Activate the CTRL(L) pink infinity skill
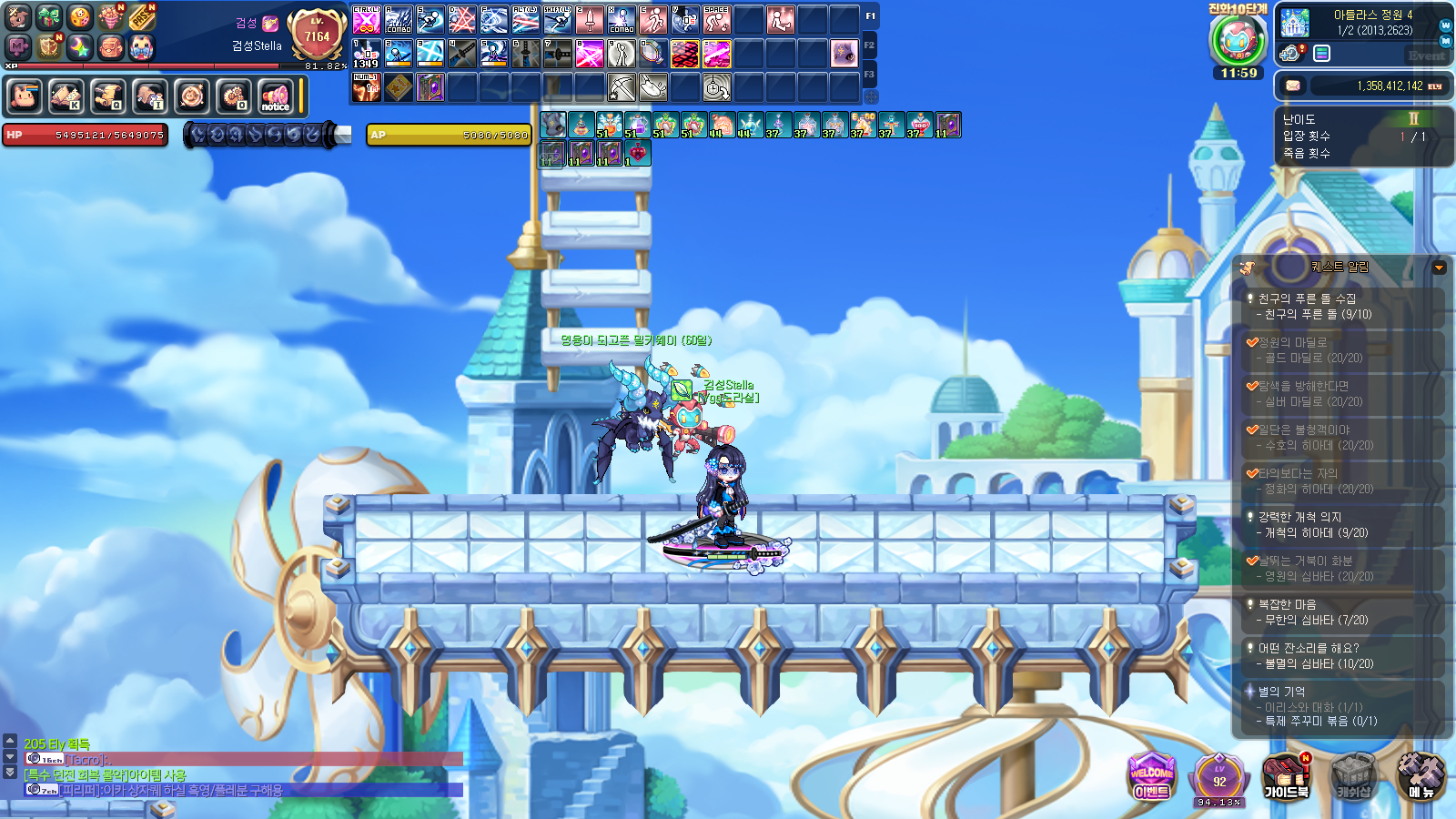This screenshot has height=819, width=1456. point(366,19)
